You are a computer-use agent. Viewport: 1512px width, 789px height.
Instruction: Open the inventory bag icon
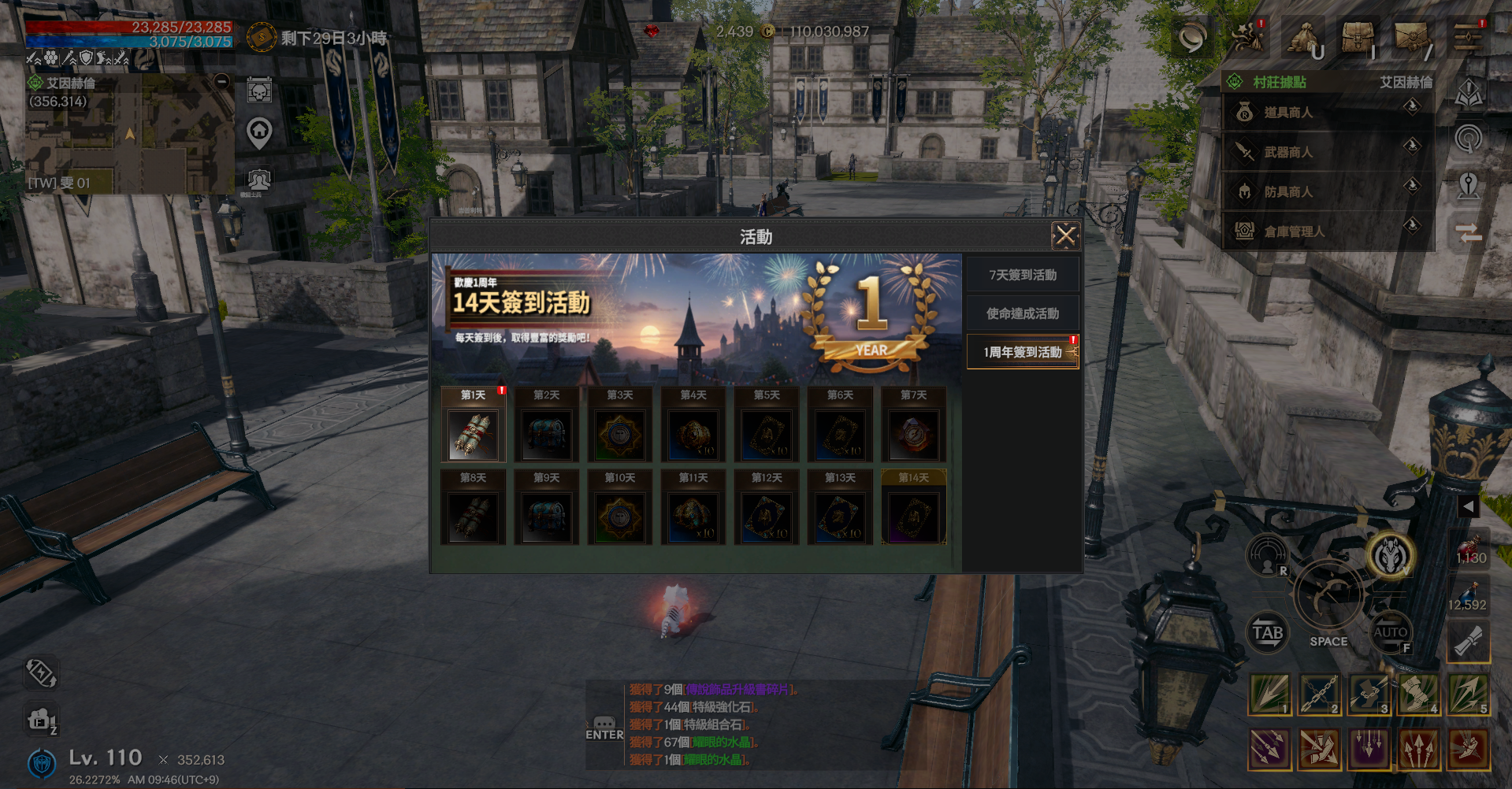(1357, 38)
